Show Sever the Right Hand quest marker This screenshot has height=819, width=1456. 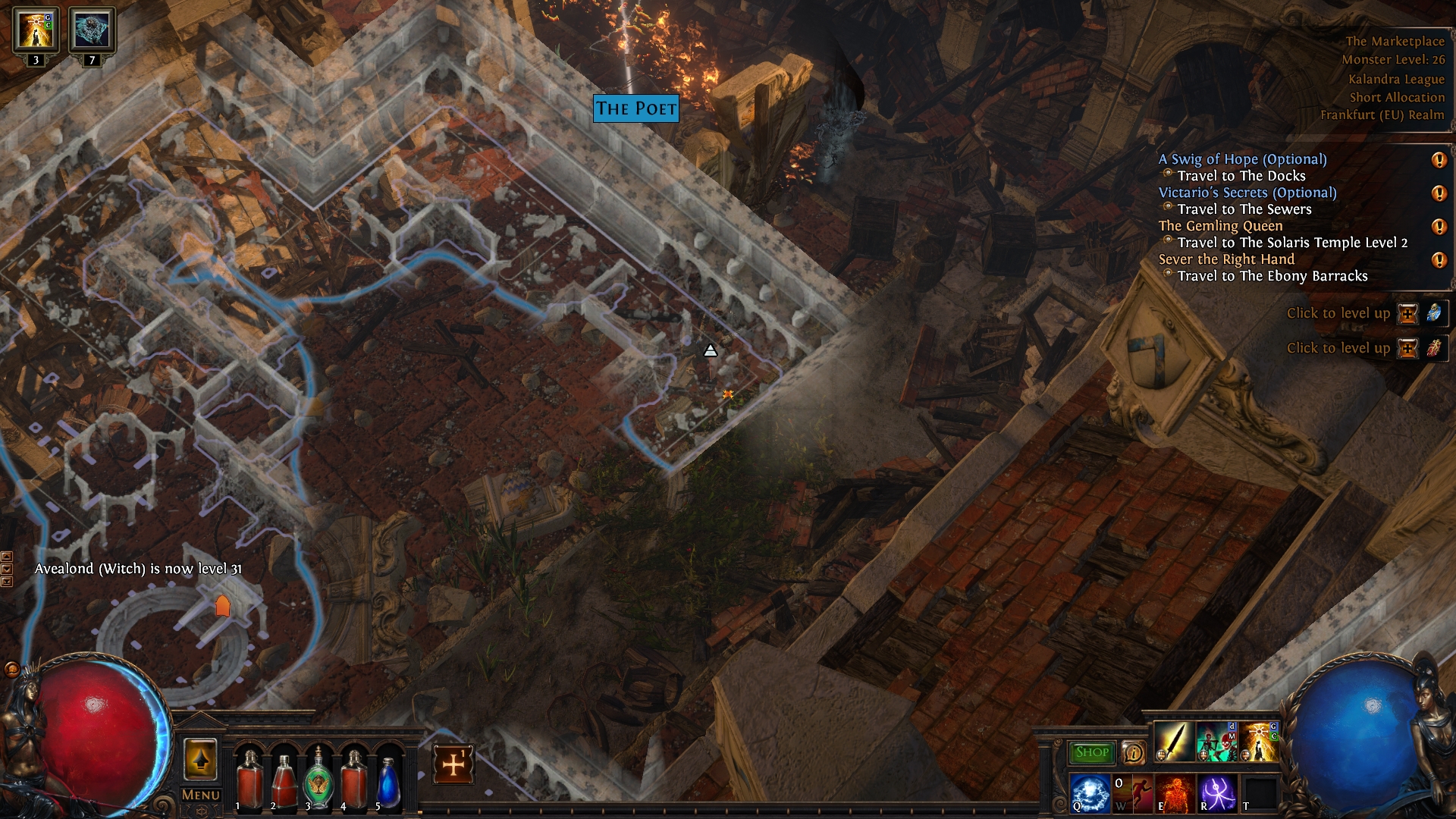pos(1439,260)
